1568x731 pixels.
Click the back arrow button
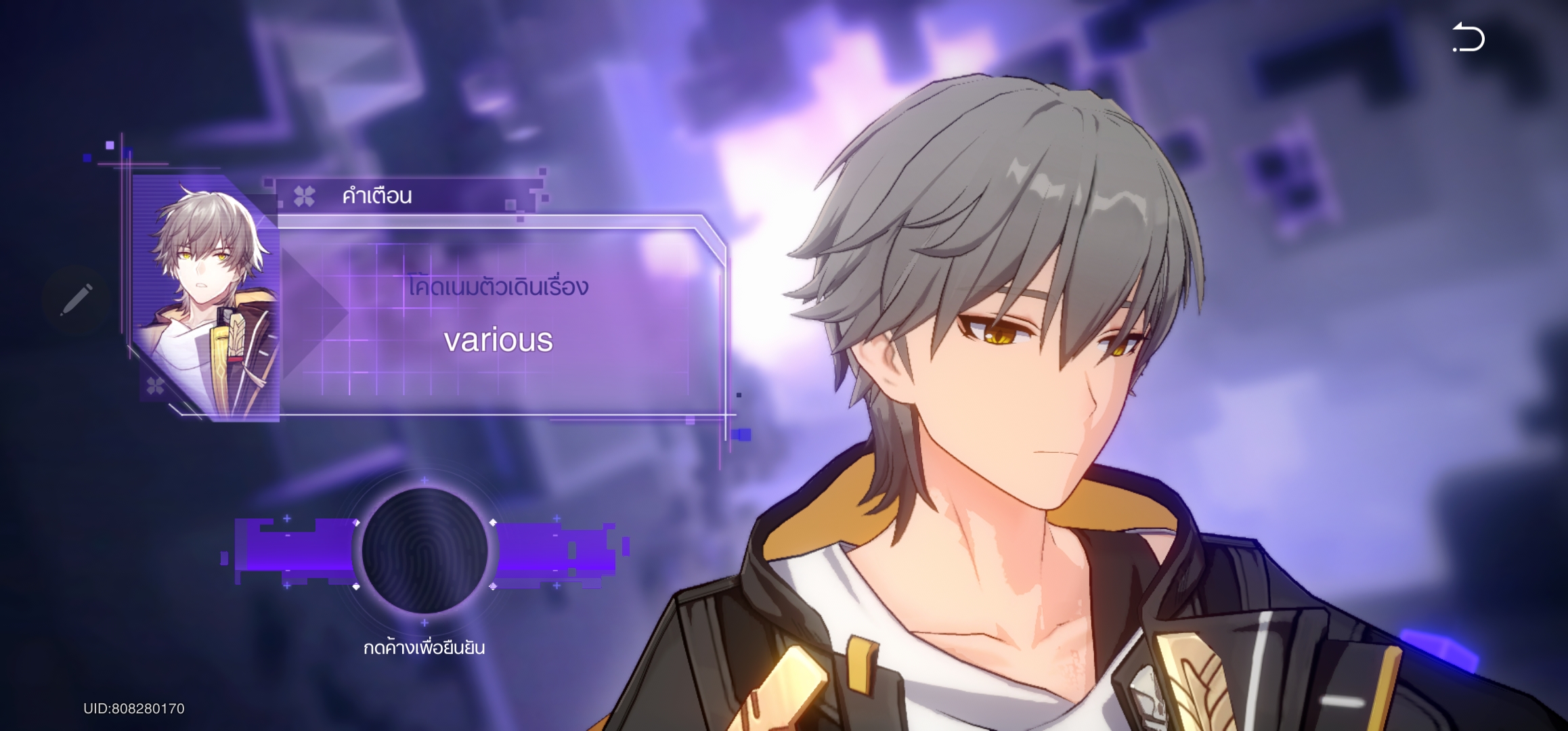pyautogui.click(x=1468, y=38)
